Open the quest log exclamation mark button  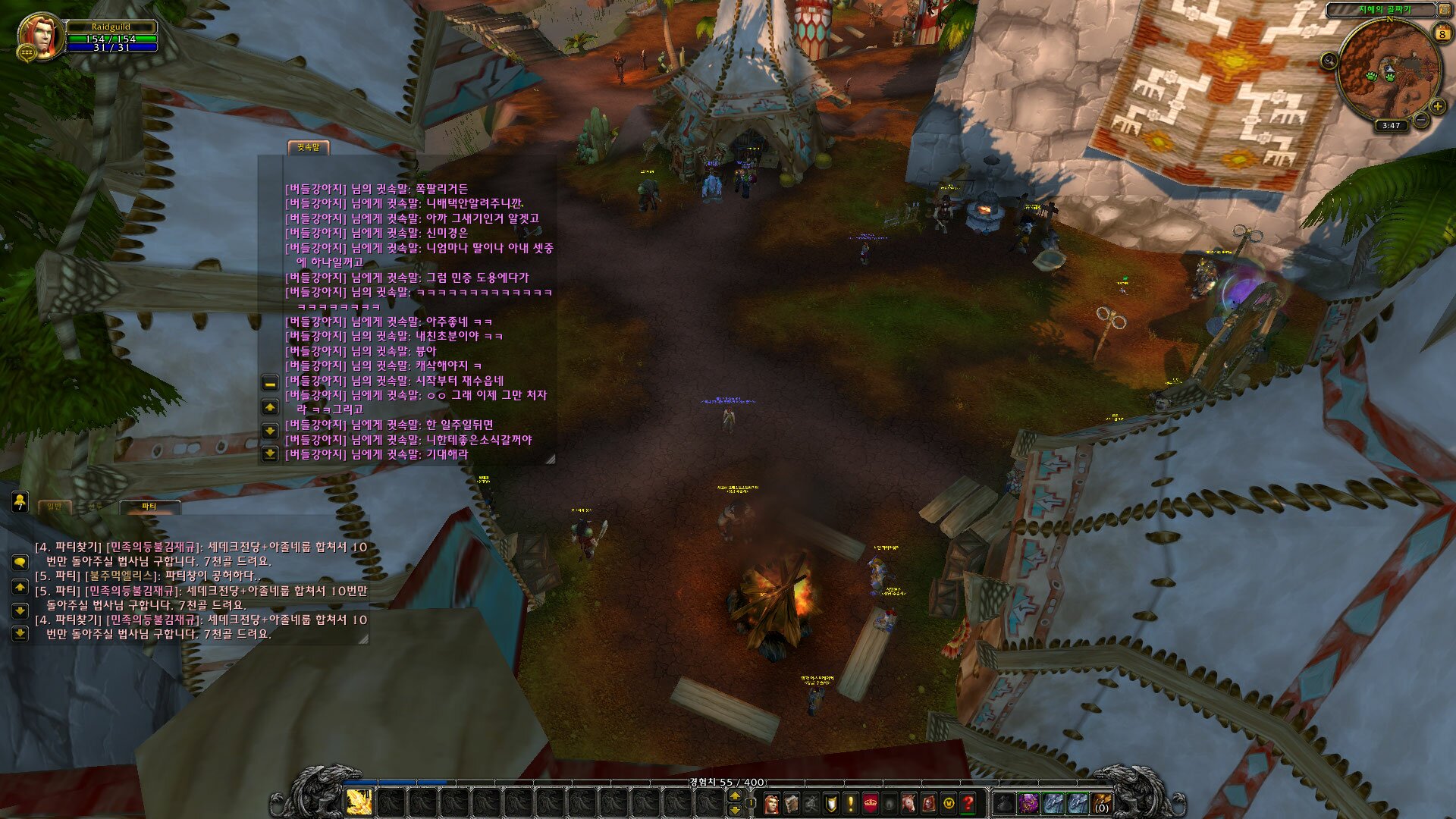pos(850,802)
